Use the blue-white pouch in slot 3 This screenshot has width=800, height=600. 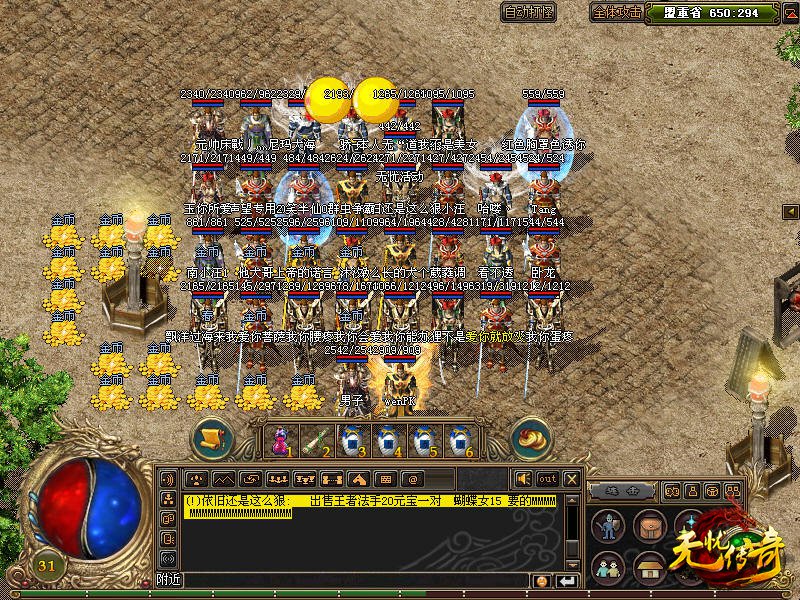352,440
